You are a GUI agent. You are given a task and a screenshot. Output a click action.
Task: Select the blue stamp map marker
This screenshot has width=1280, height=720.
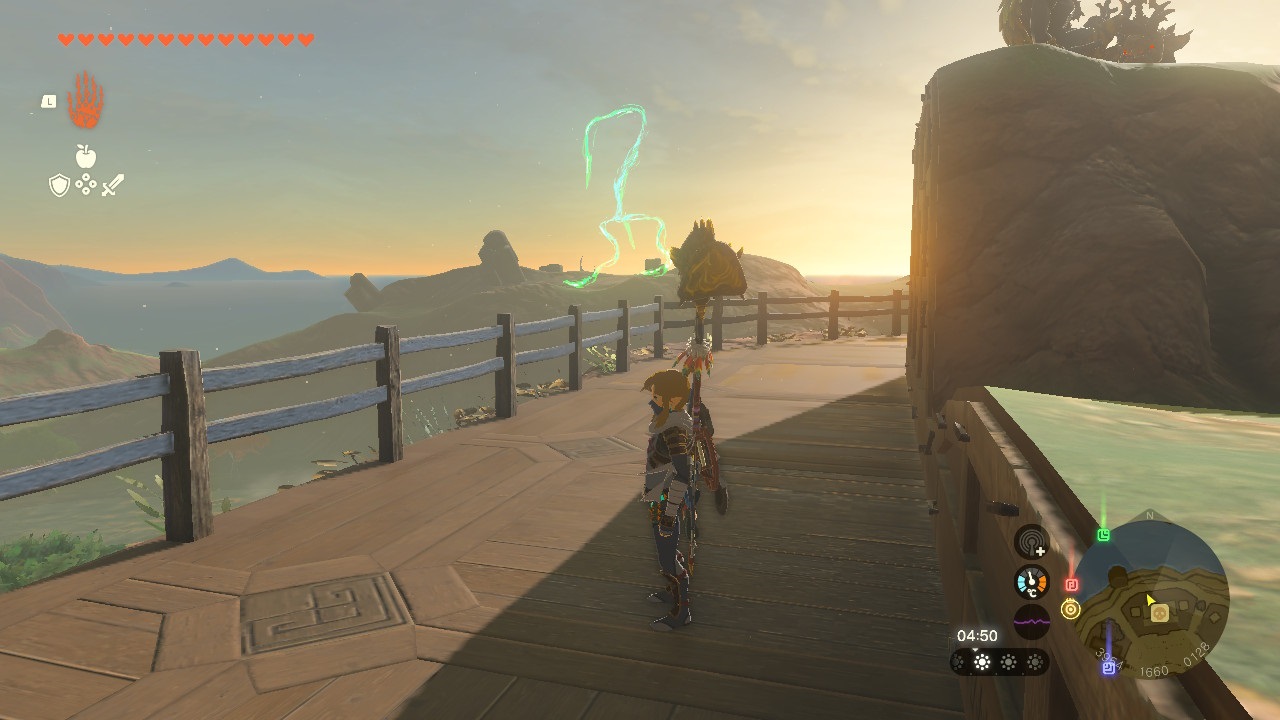pyautogui.click(x=1108, y=667)
